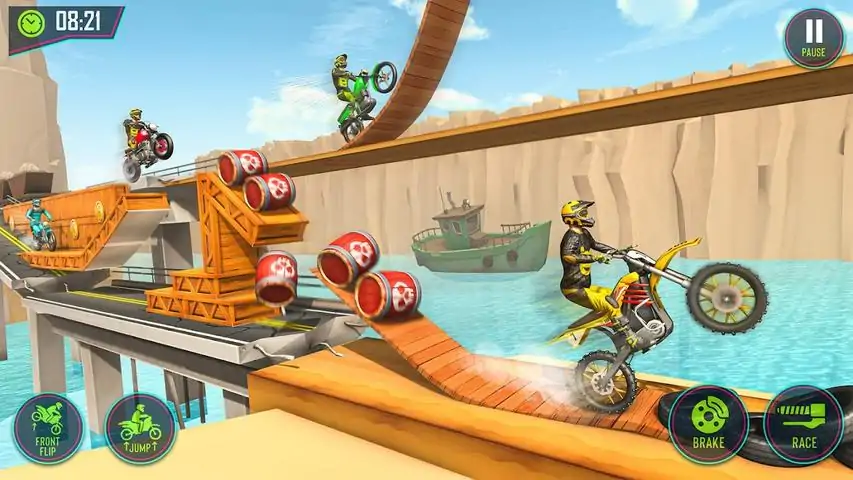Hit the Race accelerator button
The width and height of the screenshot is (853, 480).
click(x=804, y=424)
